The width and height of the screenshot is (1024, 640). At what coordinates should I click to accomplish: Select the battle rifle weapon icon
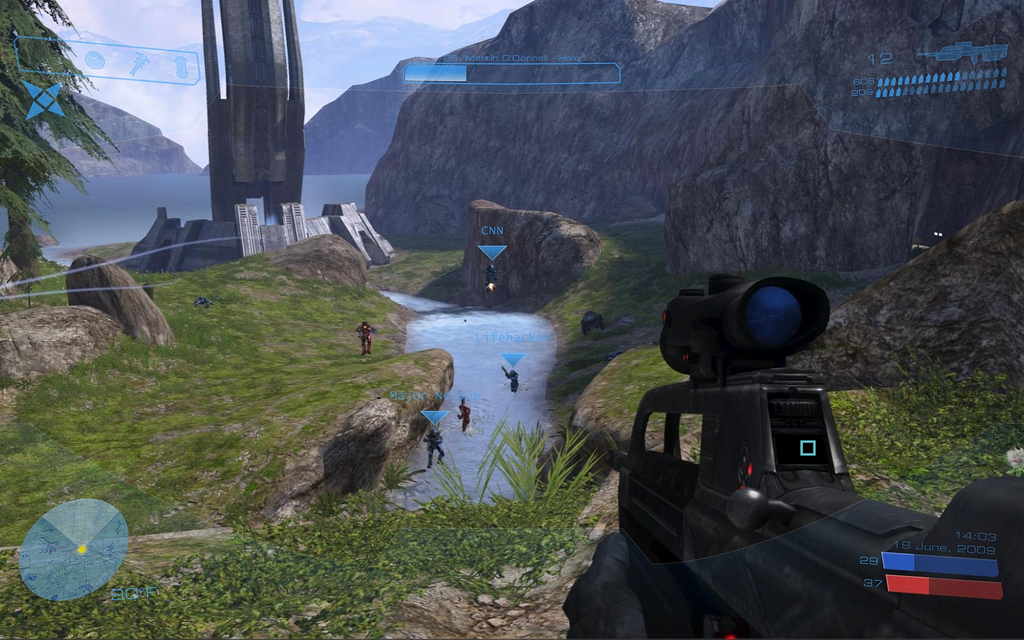click(961, 53)
